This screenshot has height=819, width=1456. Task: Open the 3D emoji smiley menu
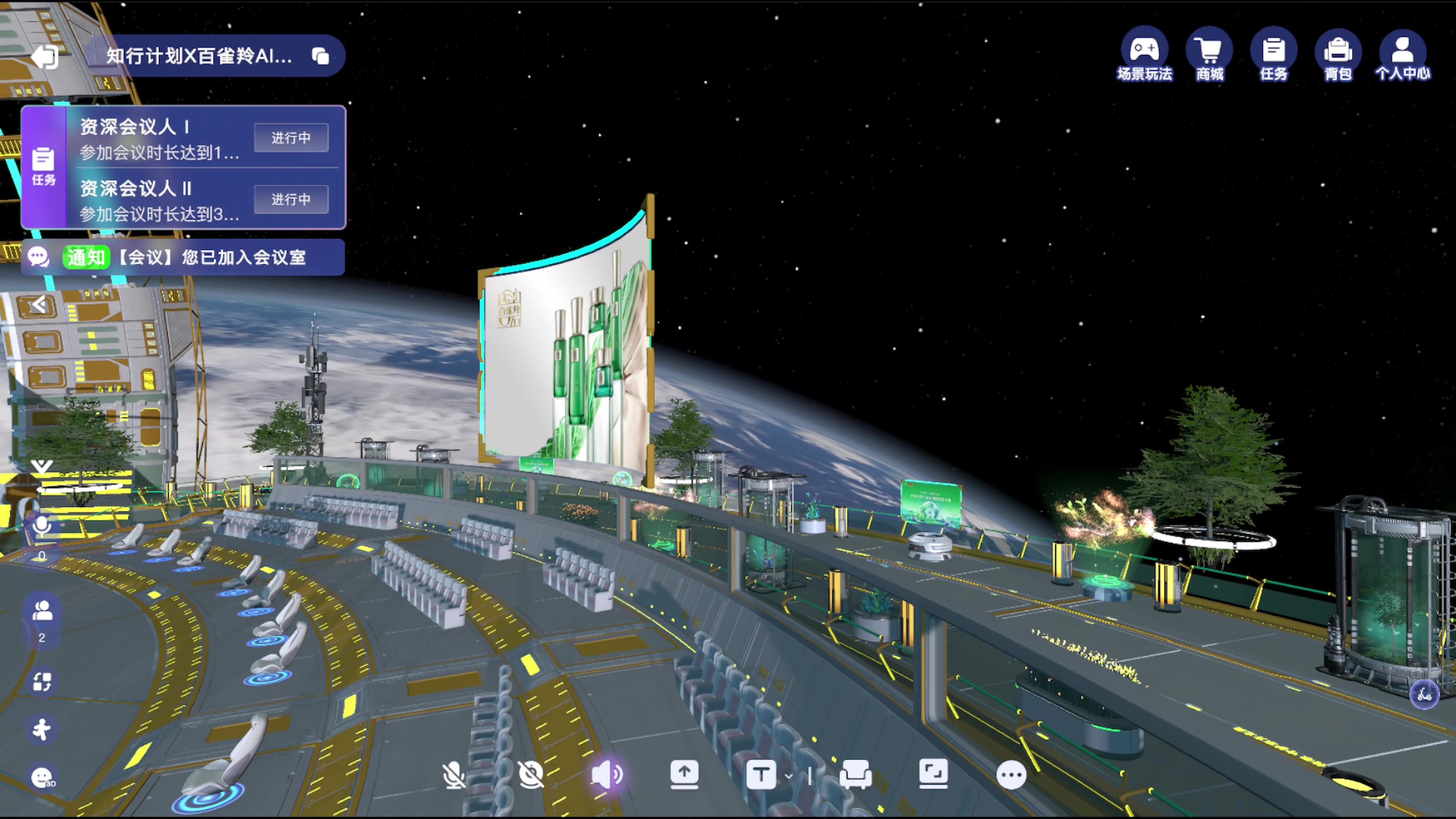42,778
